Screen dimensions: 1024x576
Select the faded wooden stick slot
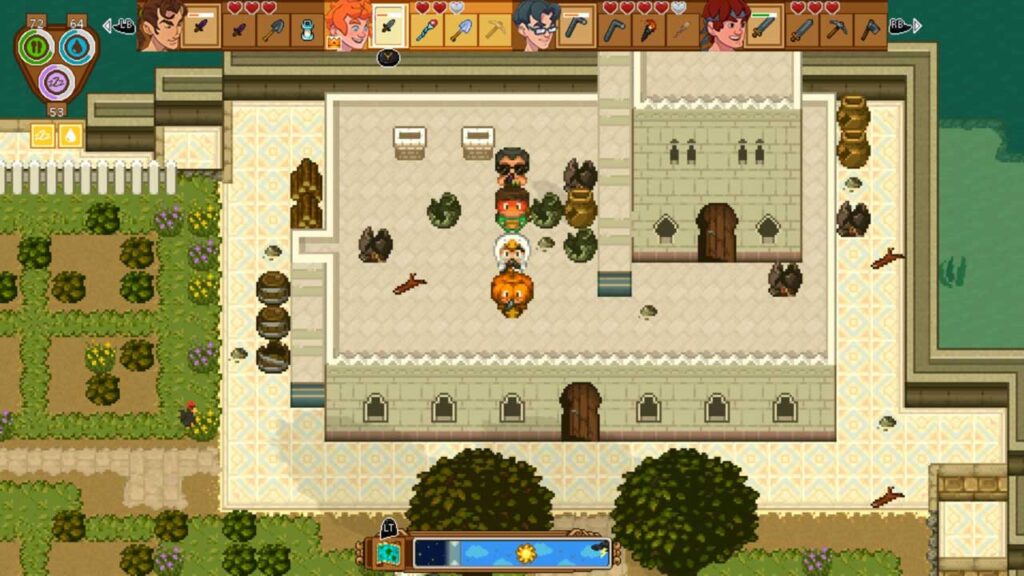[x=682, y=30]
